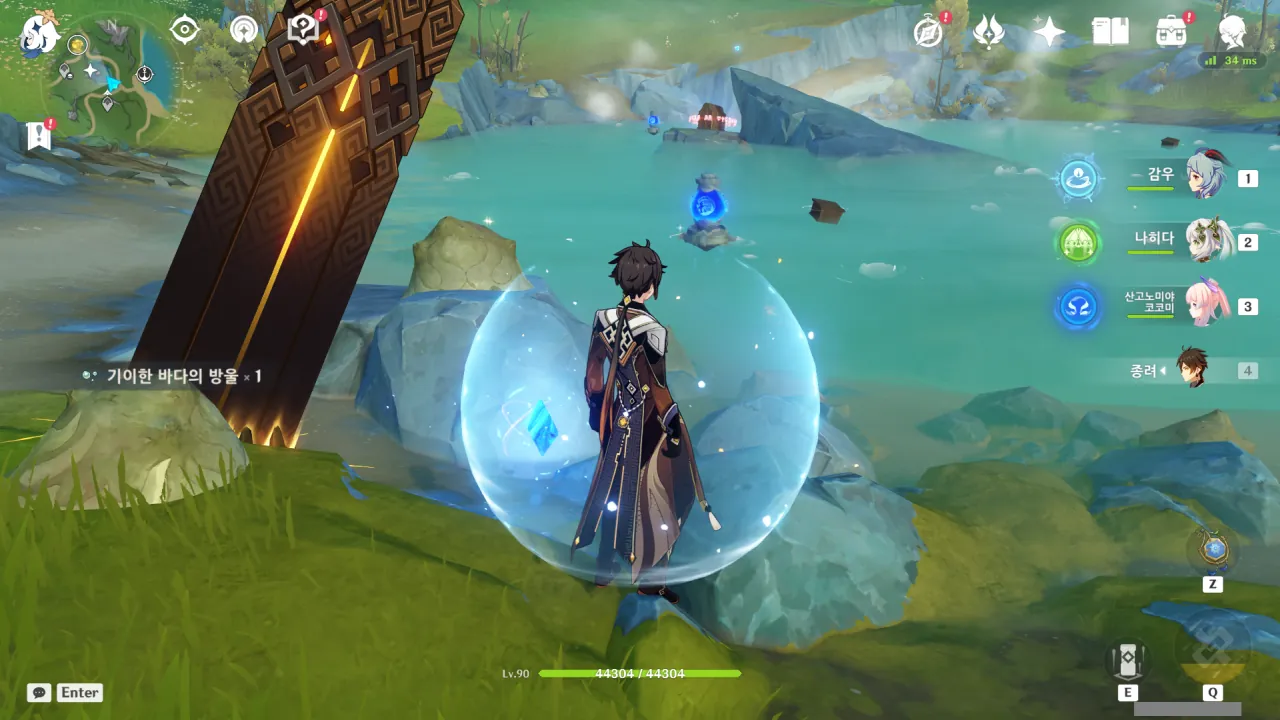This screenshot has height=720, width=1280.
Task: Use the blue gadget above Z
Action: (x=1213, y=550)
